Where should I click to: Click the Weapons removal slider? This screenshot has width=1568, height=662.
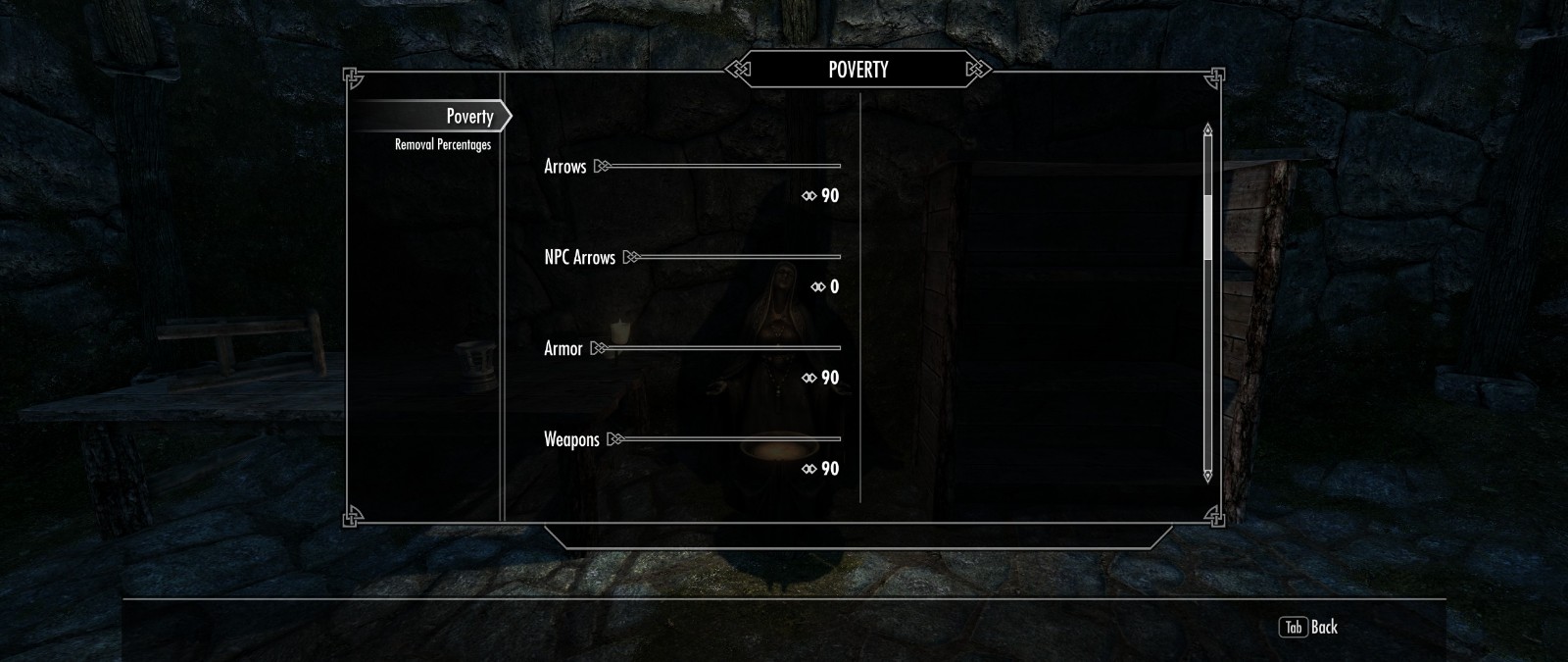(x=727, y=440)
